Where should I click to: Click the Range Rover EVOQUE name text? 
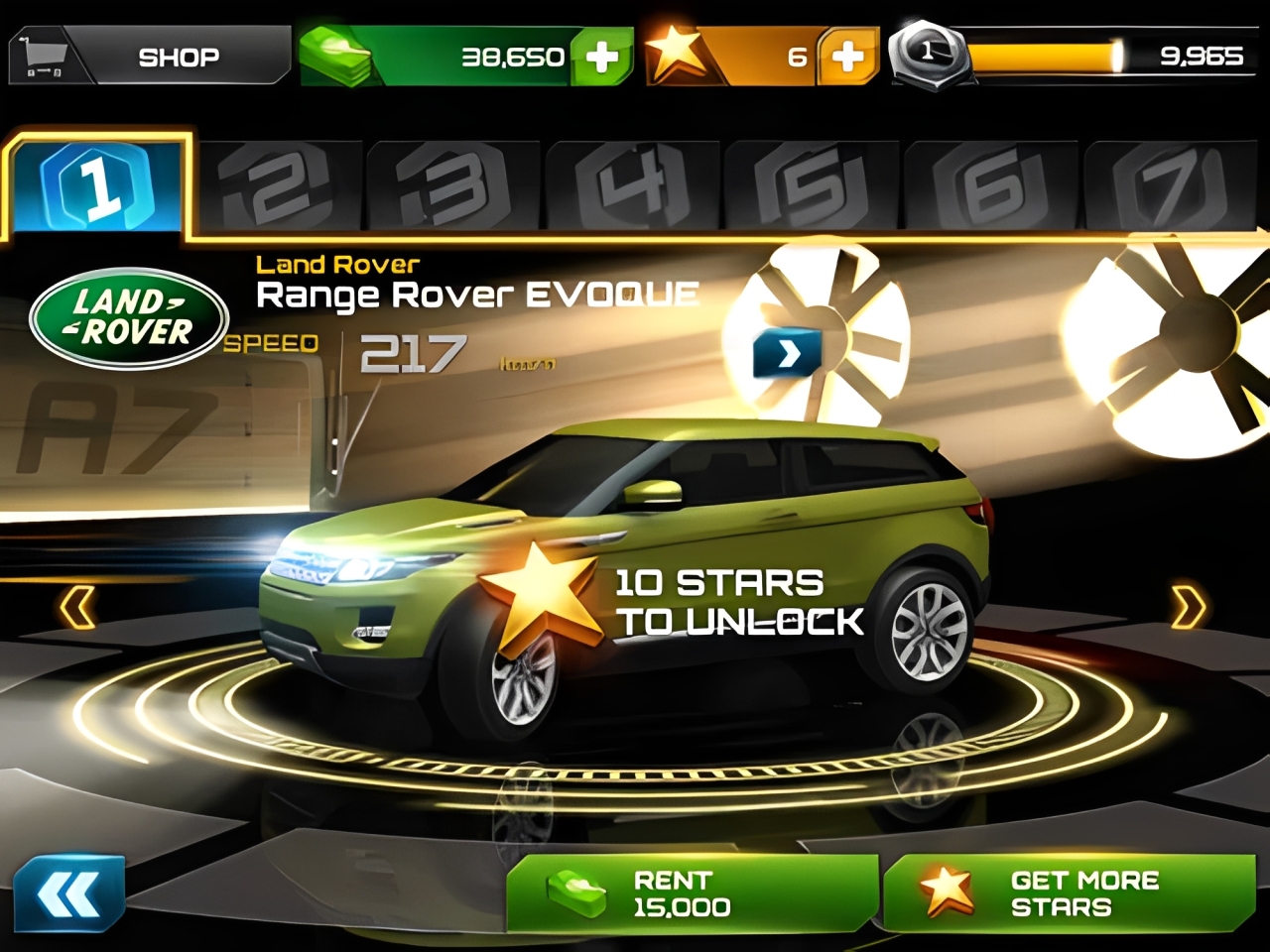479,293
